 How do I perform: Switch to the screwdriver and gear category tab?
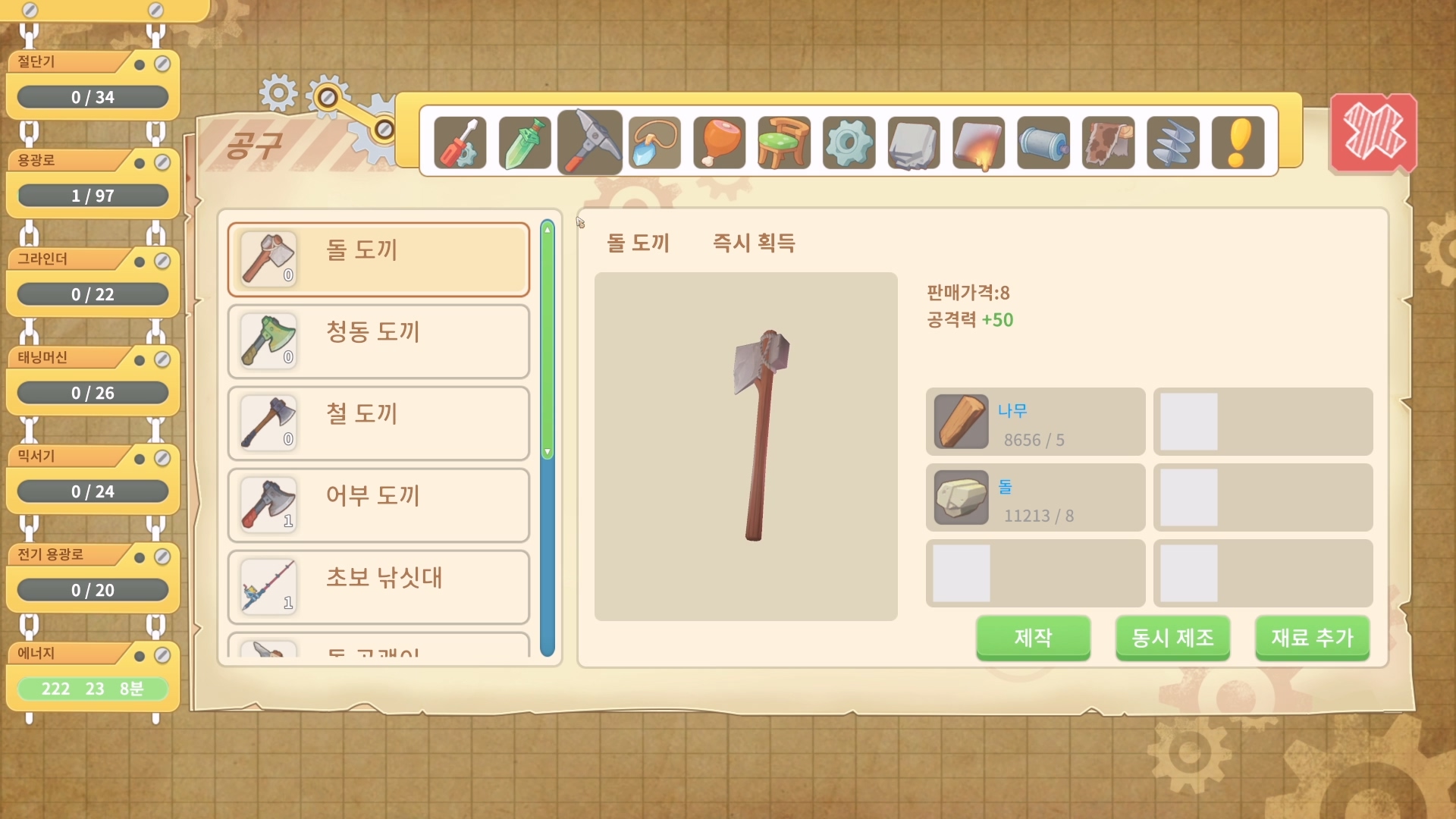coord(460,143)
